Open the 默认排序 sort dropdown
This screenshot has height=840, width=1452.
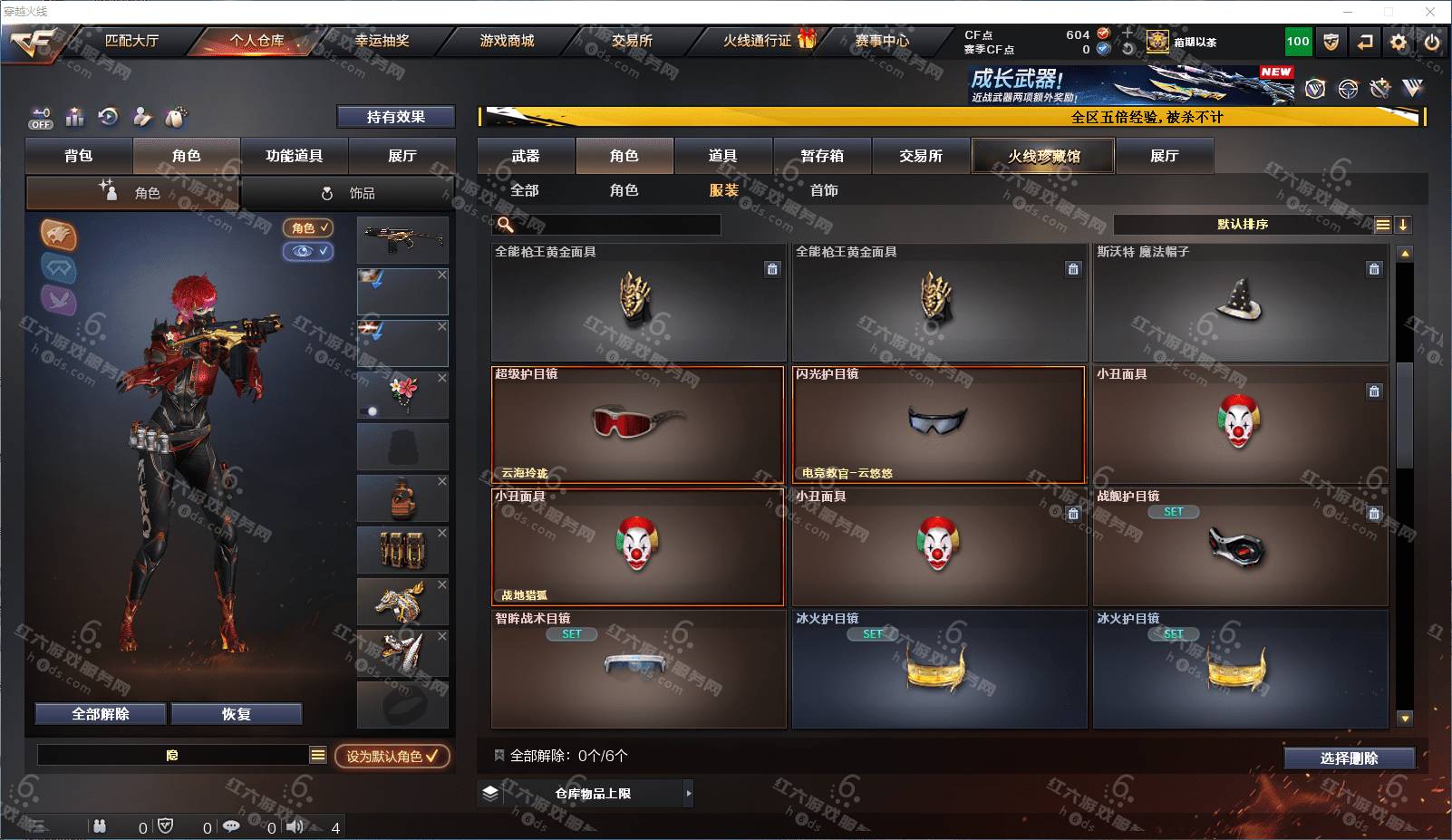point(1243,225)
